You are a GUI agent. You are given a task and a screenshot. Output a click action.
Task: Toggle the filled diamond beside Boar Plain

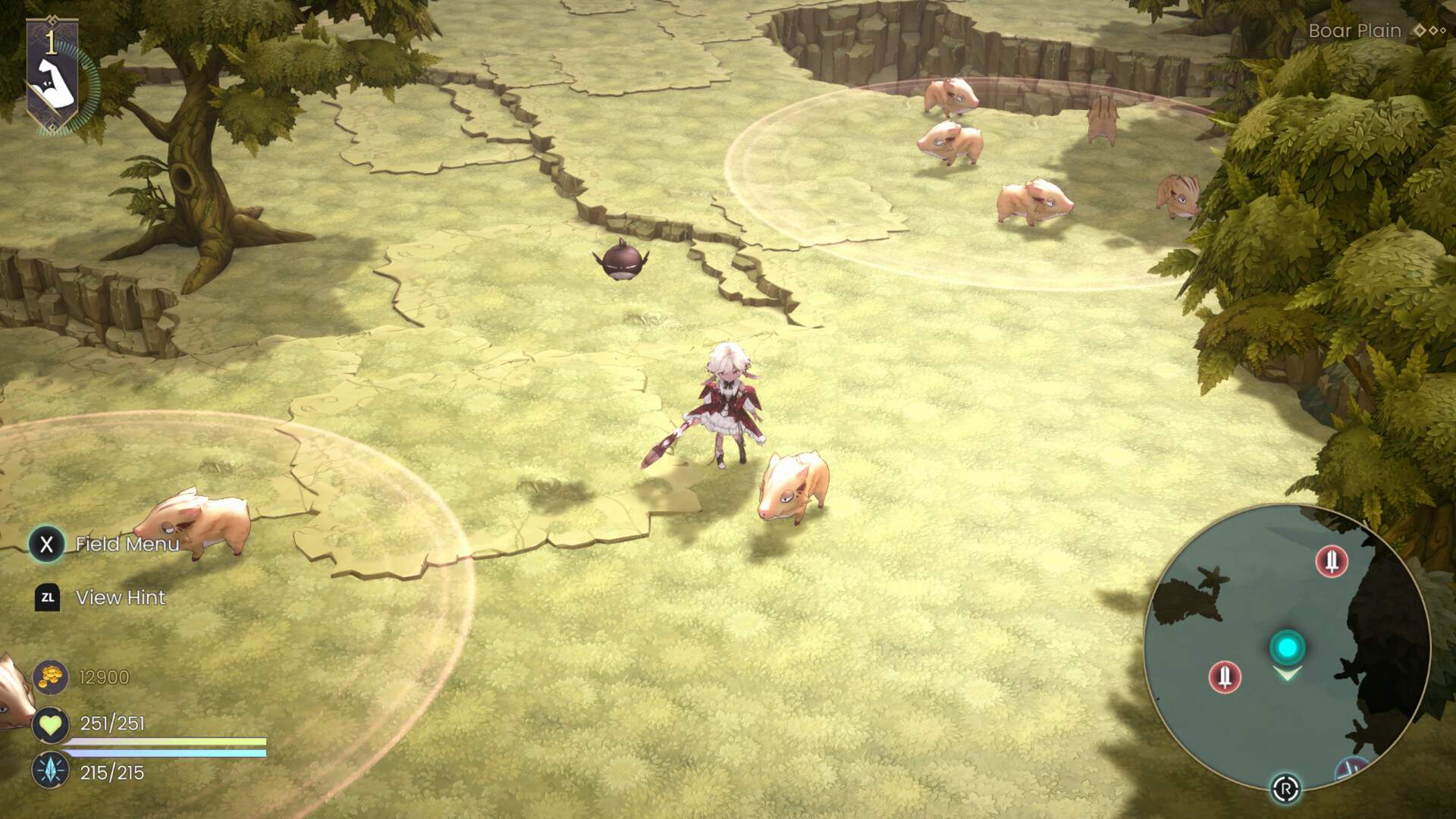(1420, 30)
